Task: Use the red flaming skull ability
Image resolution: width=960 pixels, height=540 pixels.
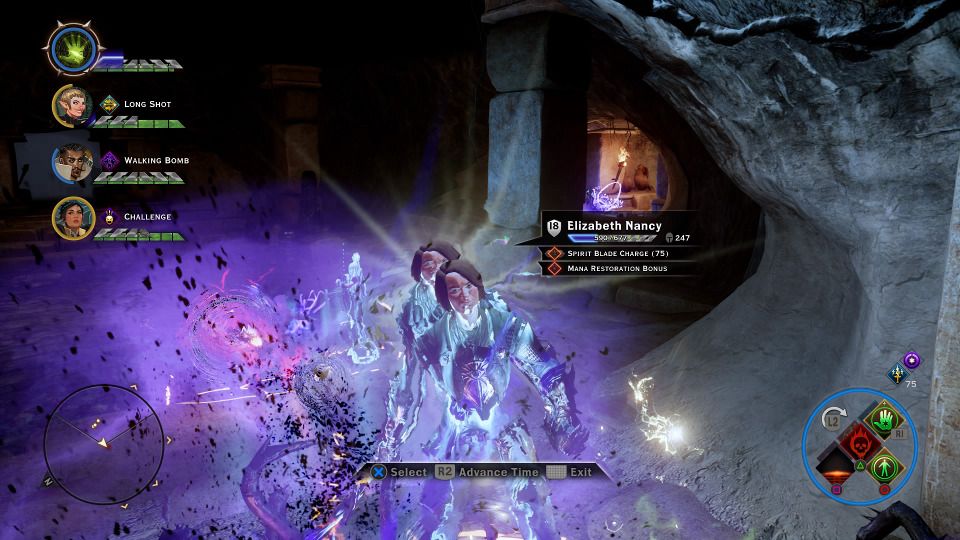Action: click(859, 442)
